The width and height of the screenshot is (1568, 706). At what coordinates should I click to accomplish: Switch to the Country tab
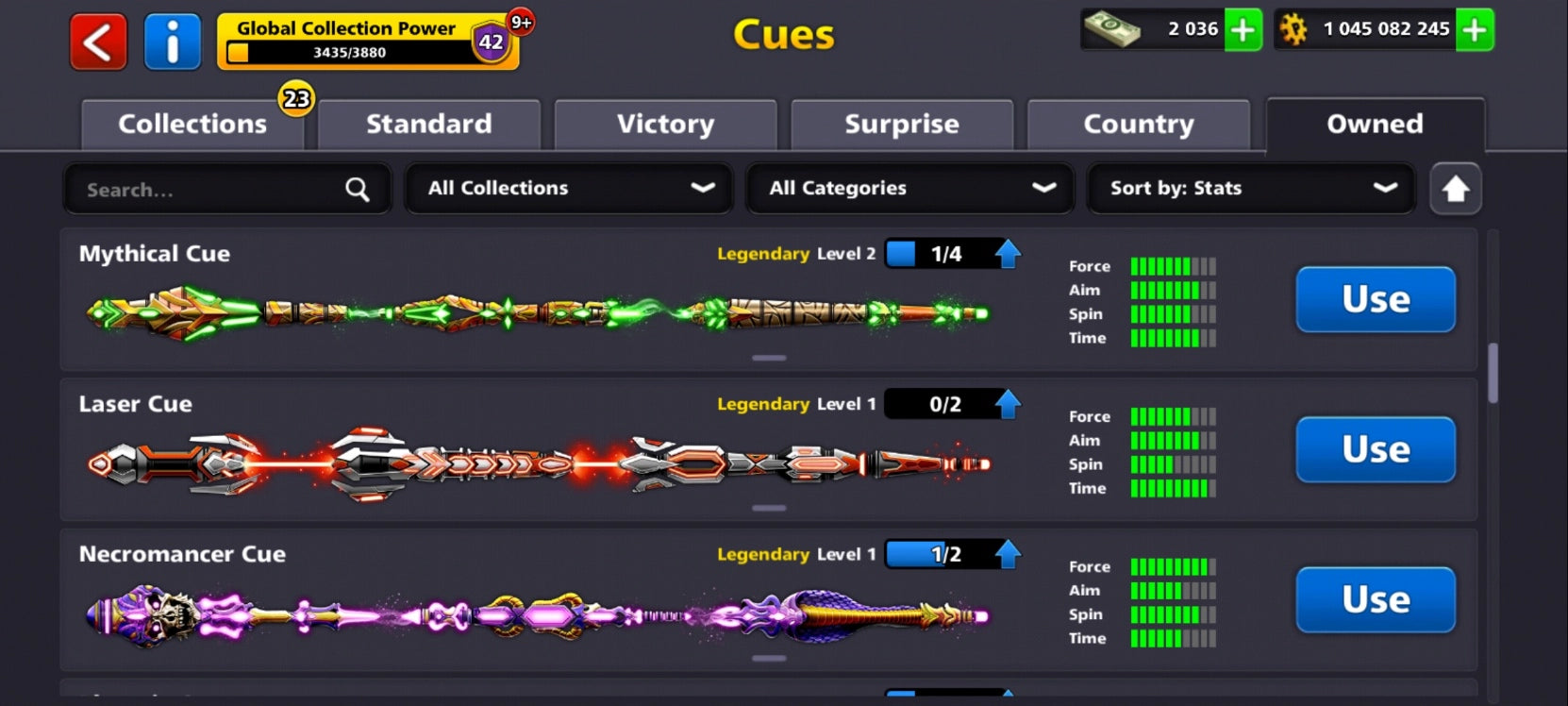pos(1138,124)
